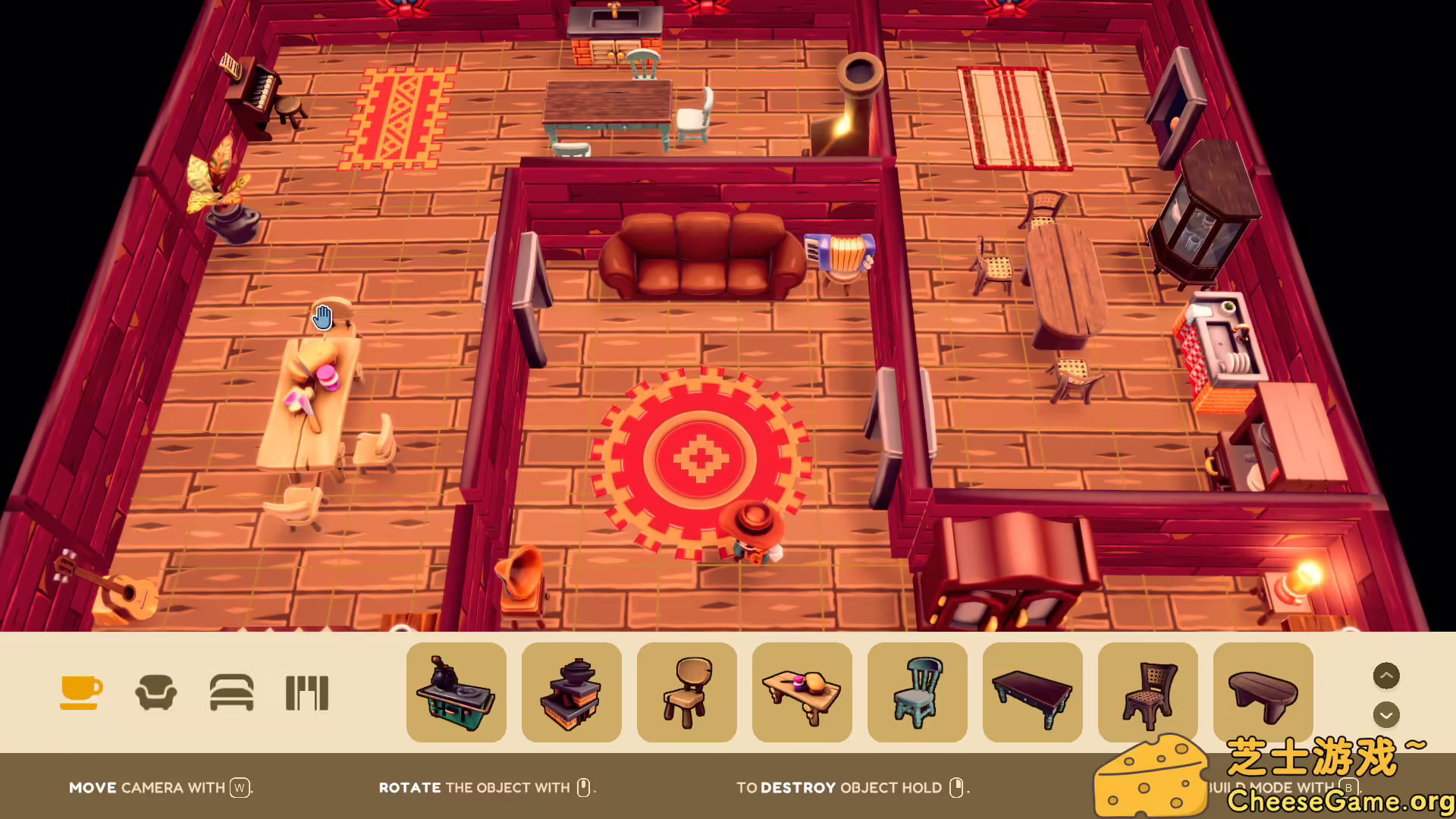This screenshot has width=1456, height=819.
Task: Select the table with bread and jam
Action: pyautogui.click(x=802, y=692)
